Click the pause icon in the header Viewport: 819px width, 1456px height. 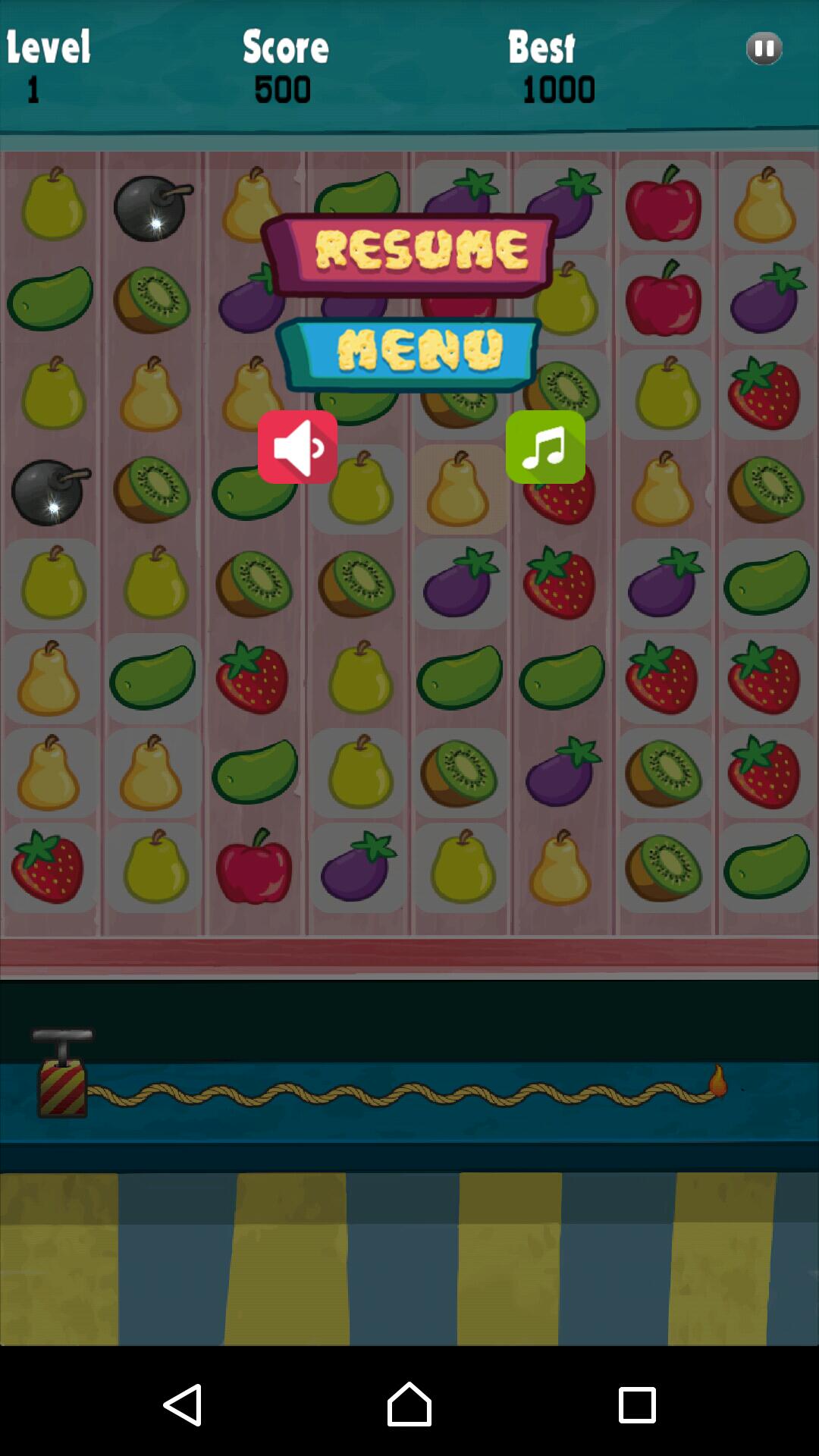tap(764, 49)
